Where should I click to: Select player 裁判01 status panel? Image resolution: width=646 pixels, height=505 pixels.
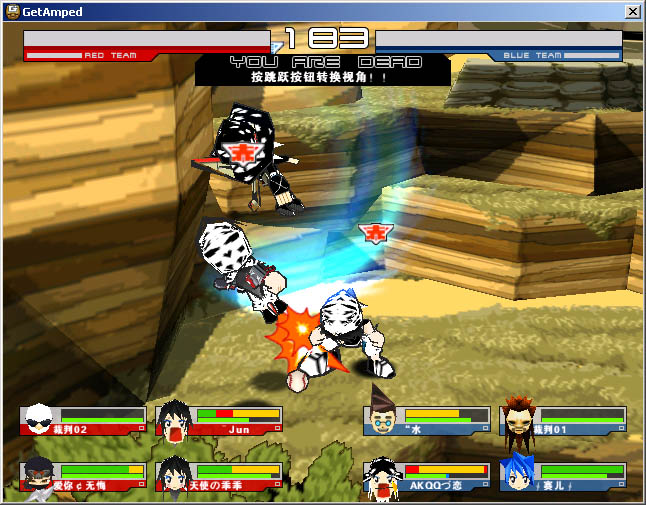tap(564, 420)
